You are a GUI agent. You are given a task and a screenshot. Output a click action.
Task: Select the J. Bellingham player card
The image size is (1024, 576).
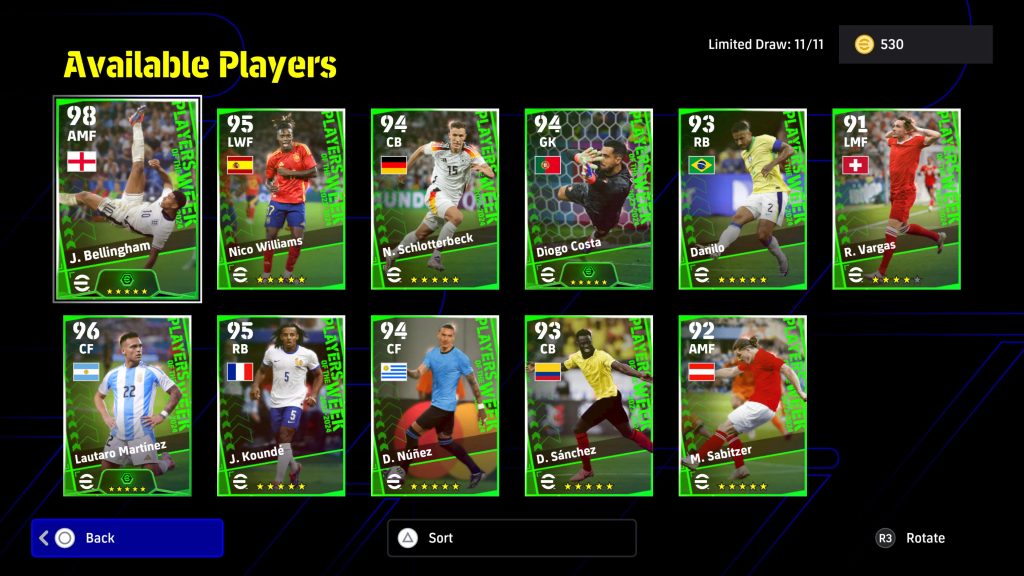click(x=127, y=199)
